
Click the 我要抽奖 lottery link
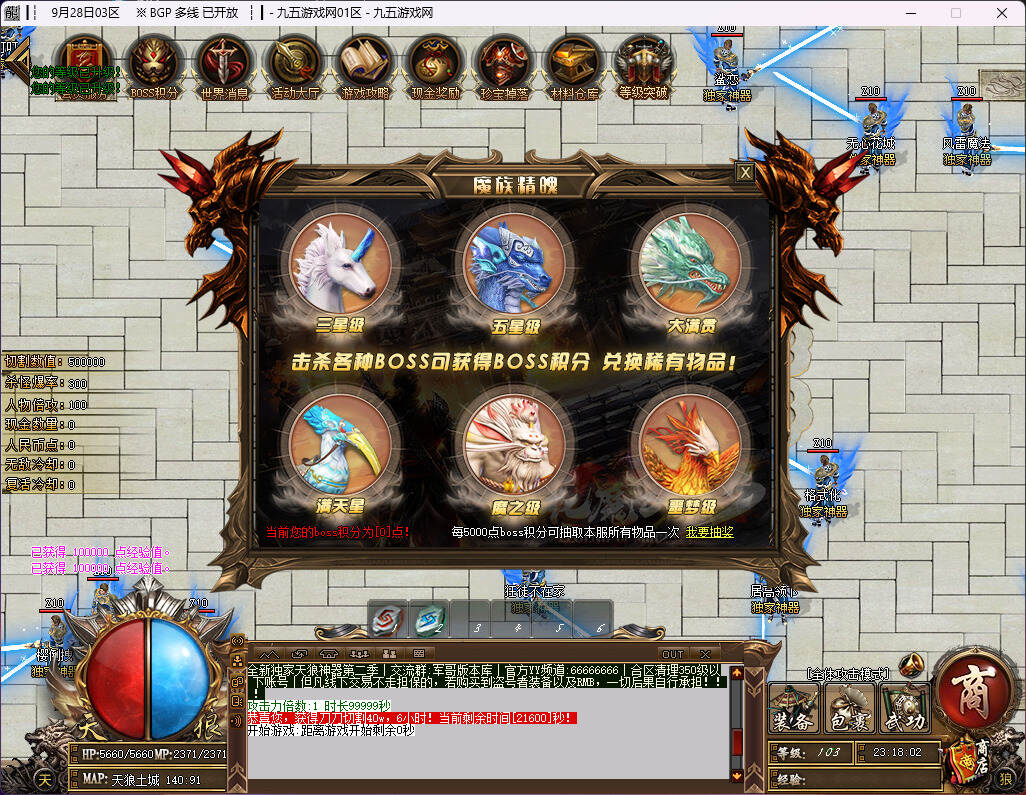tap(709, 532)
